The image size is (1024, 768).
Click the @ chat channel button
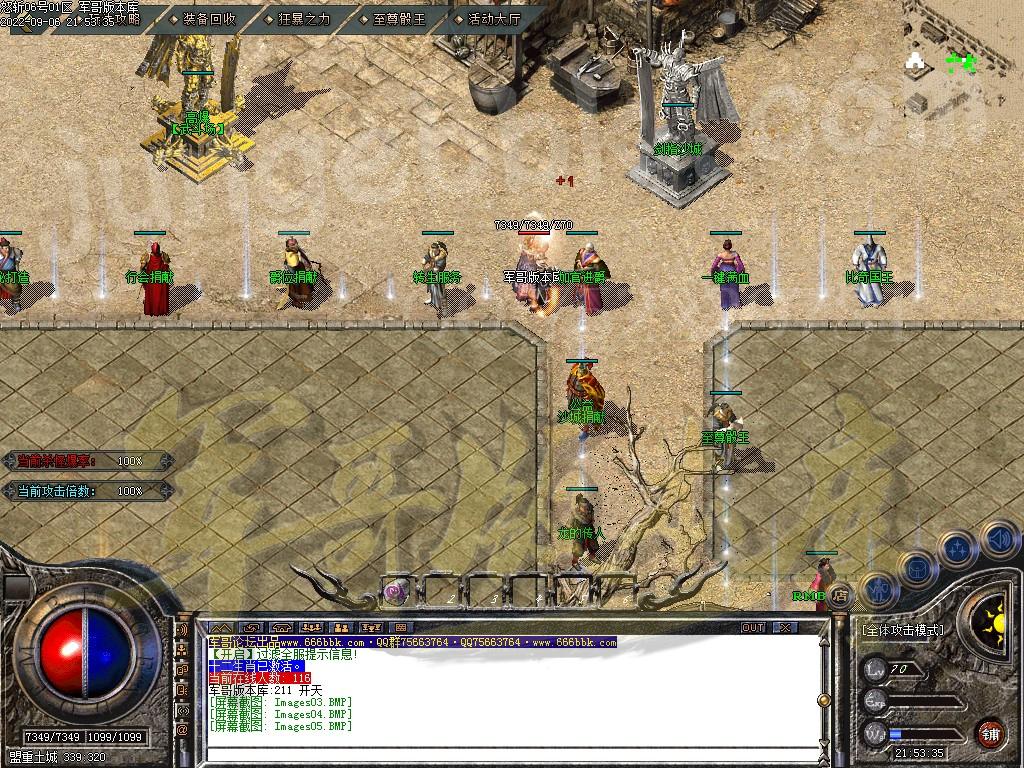click(x=182, y=730)
